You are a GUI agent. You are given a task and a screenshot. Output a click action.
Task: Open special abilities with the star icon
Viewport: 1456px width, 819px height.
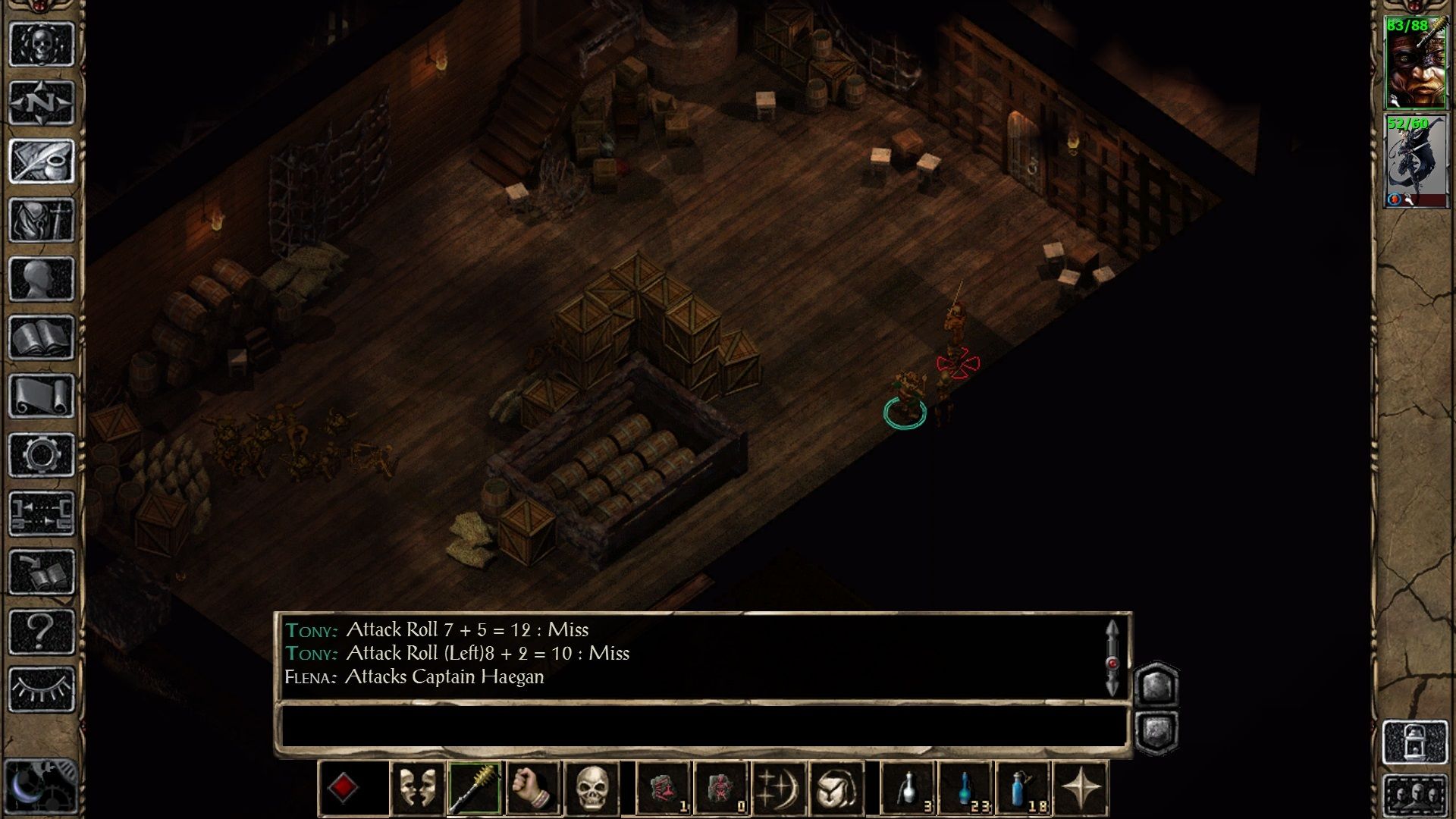click(x=1081, y=789)
